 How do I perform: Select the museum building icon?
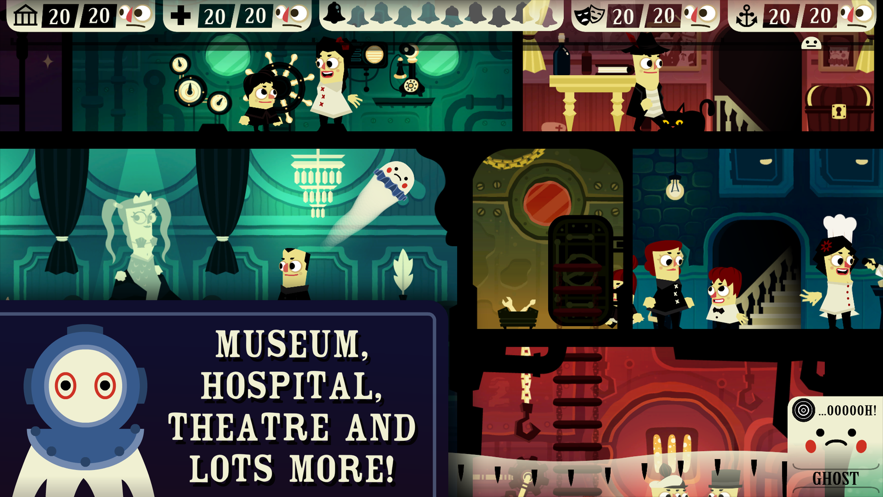(x=26, y=15)
